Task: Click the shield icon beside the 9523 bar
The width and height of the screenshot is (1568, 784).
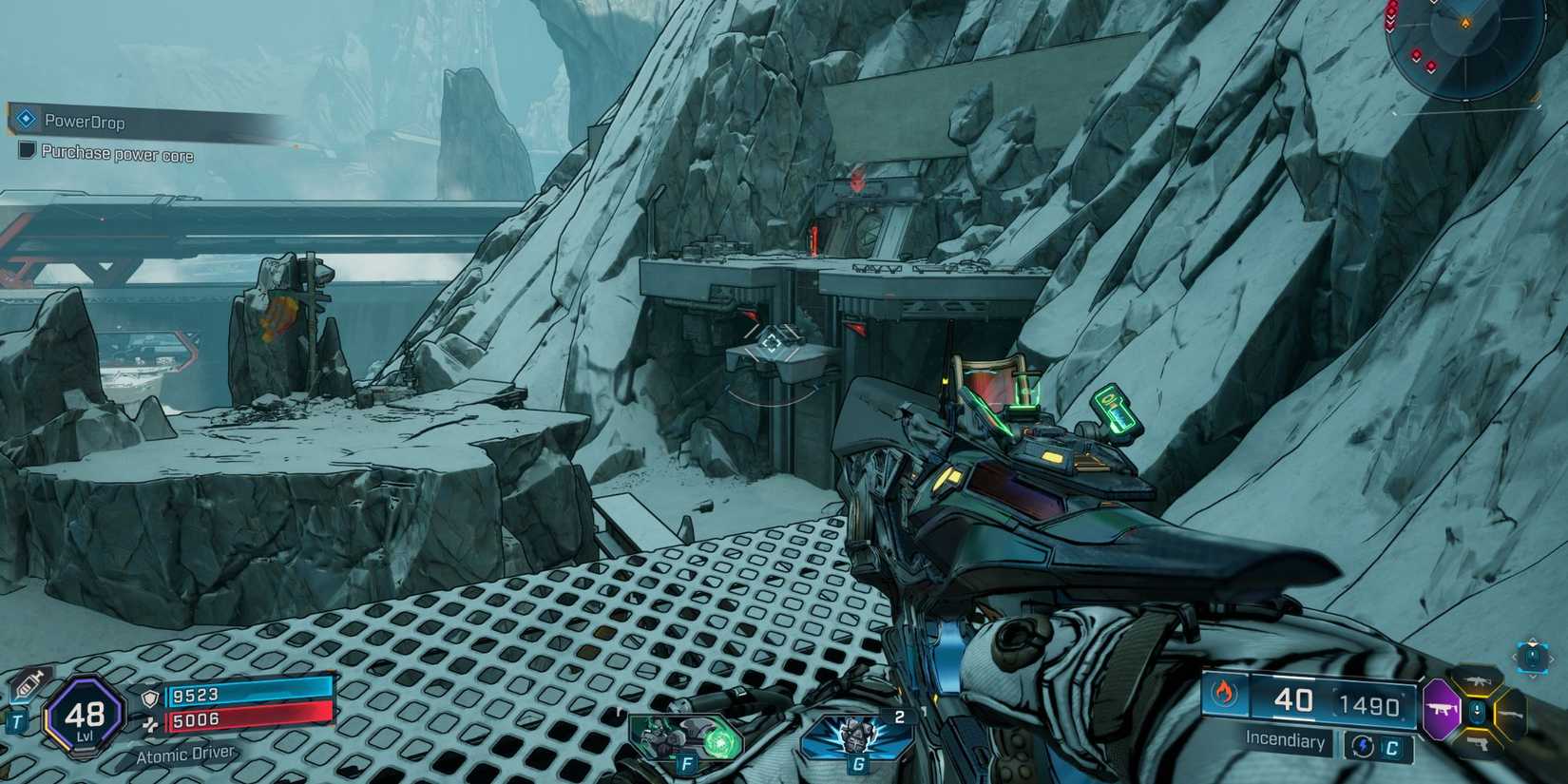Action: [x=150, y=698]
